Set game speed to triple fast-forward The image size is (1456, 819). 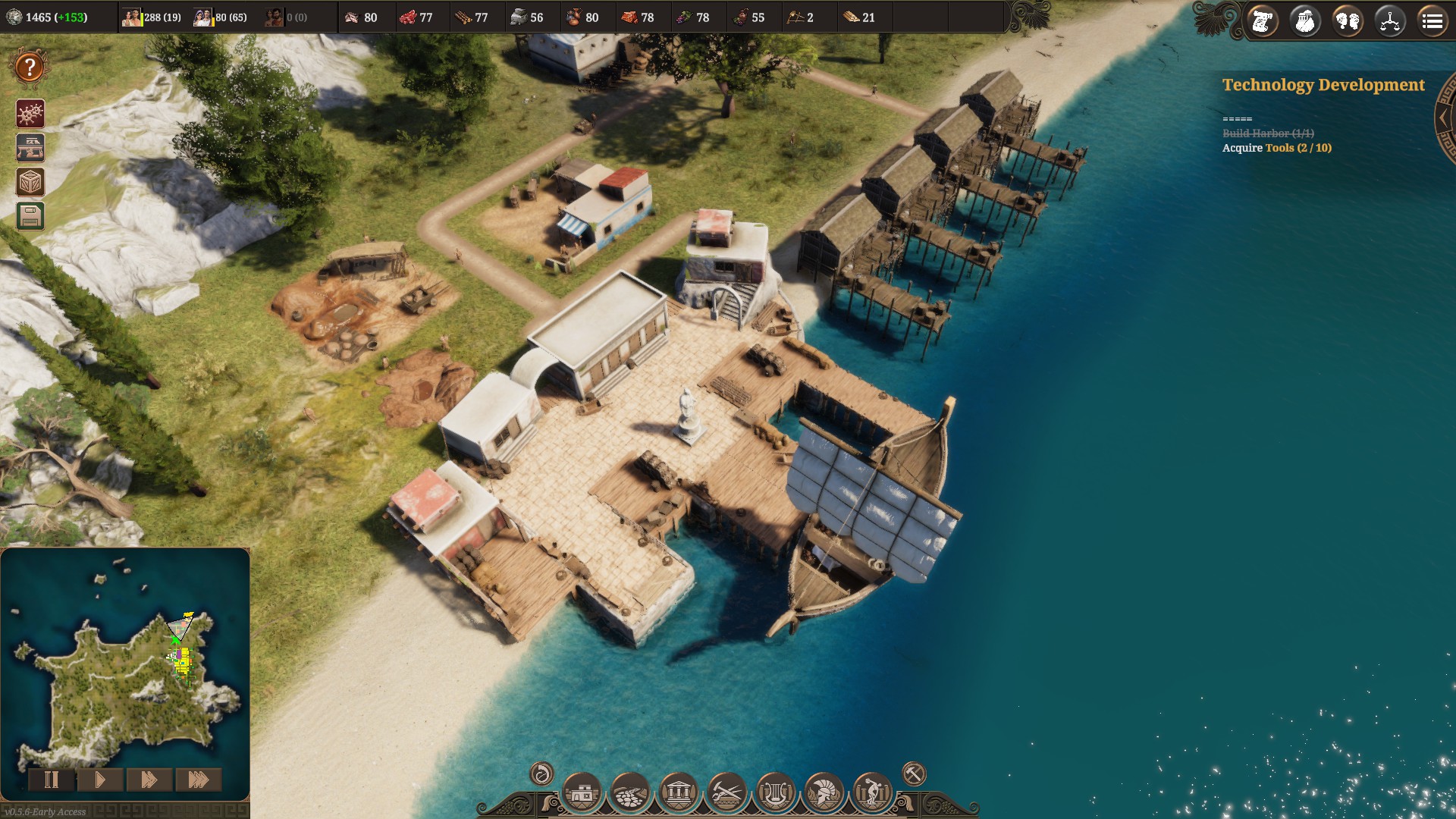[198, 780]
